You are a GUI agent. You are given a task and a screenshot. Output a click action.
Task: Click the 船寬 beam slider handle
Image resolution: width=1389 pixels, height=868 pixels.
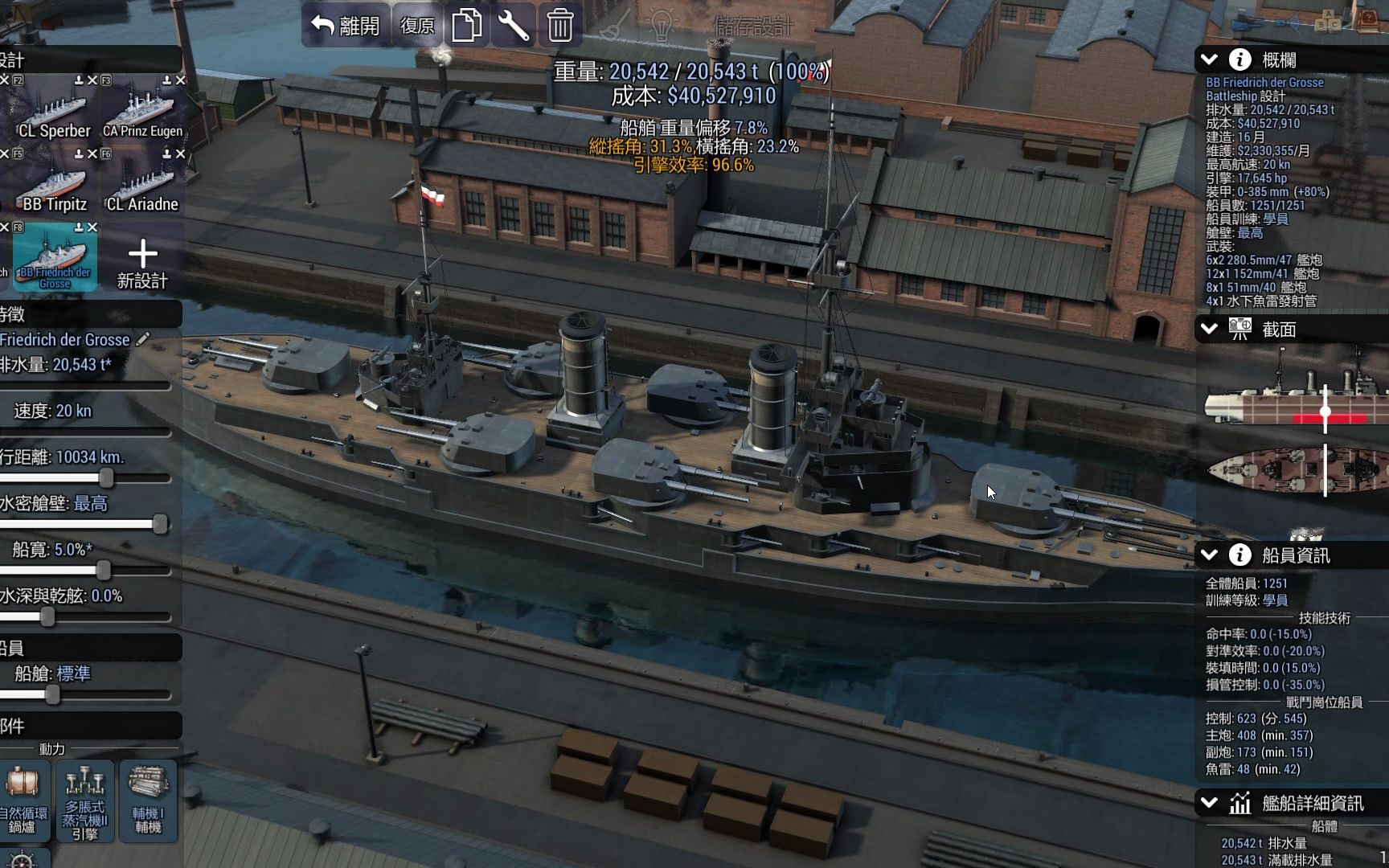tap(104, 571)
